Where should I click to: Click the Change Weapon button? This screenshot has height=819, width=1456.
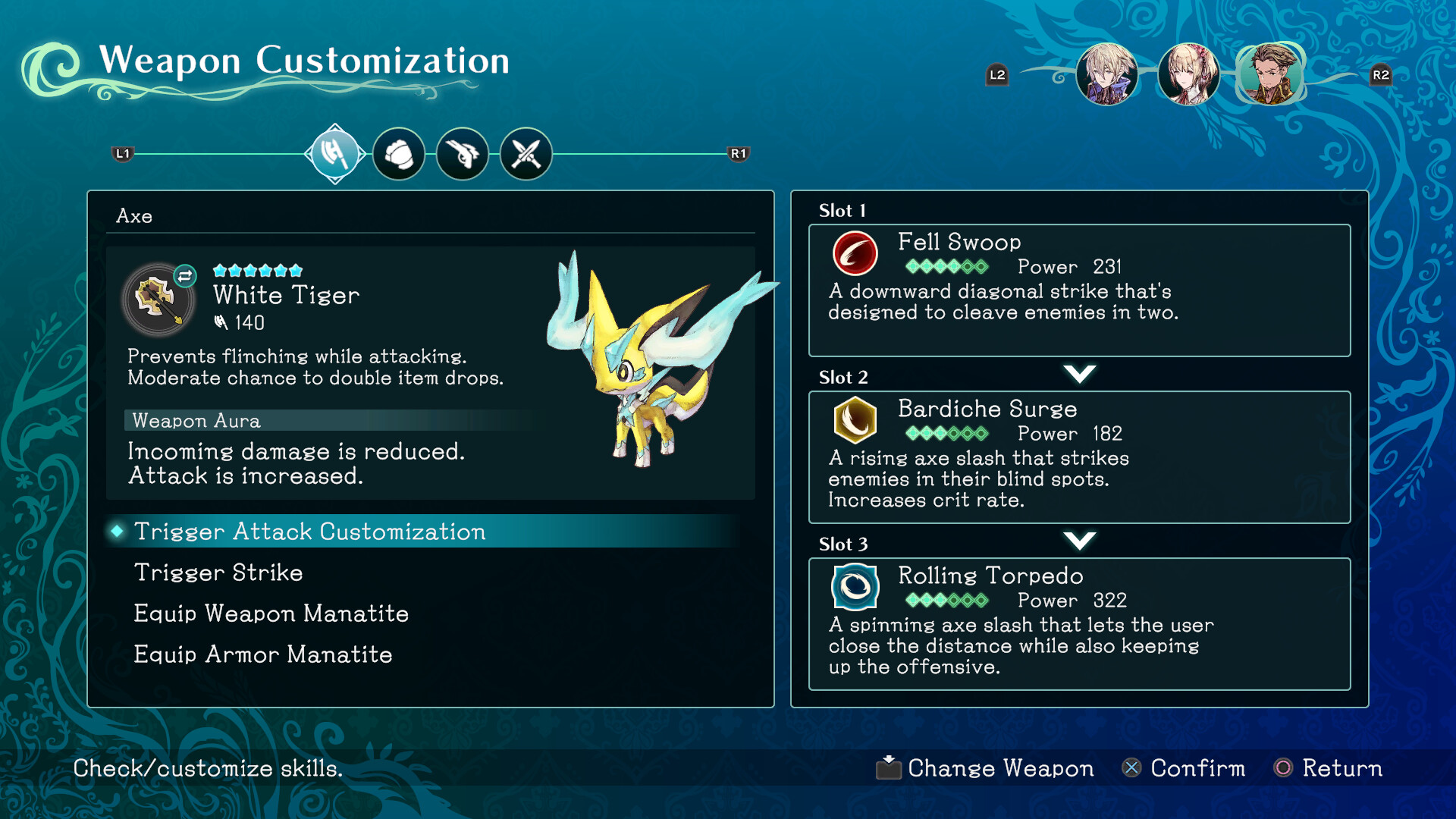pos(985,768)
